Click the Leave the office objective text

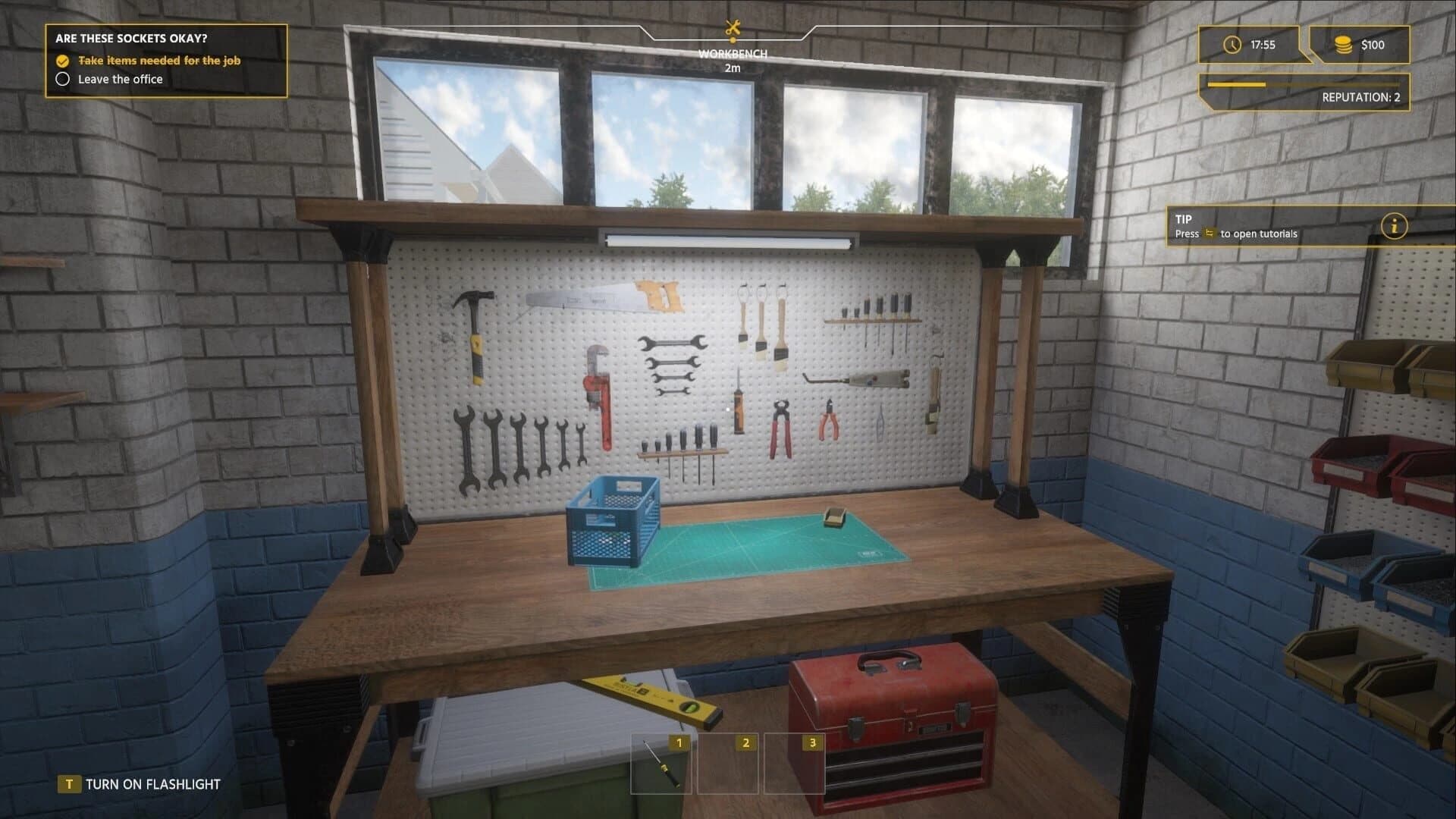[x=120, y=79]
